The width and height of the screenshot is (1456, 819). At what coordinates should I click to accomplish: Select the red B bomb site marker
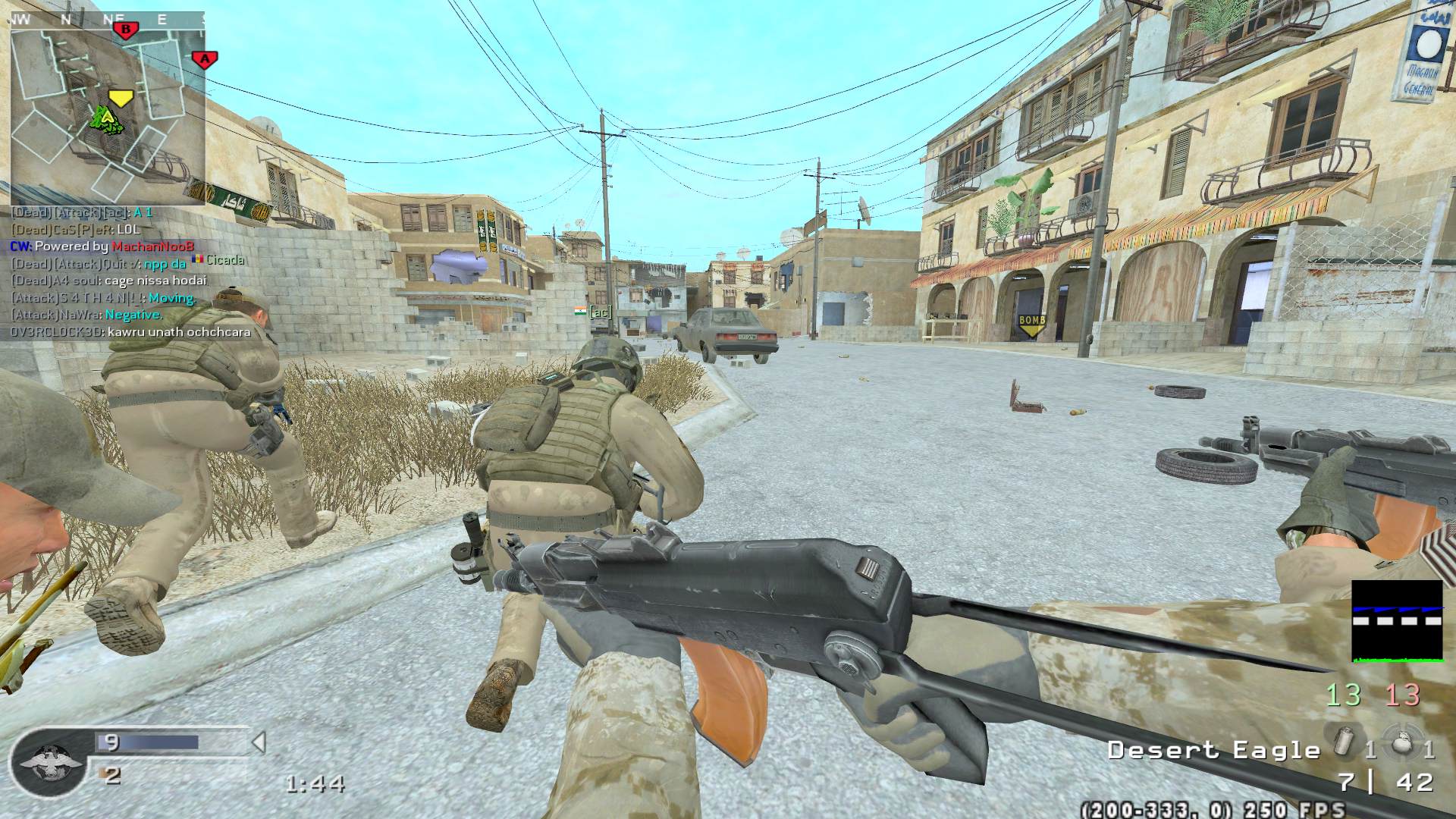pyautogui.click(x=126, y=30)
